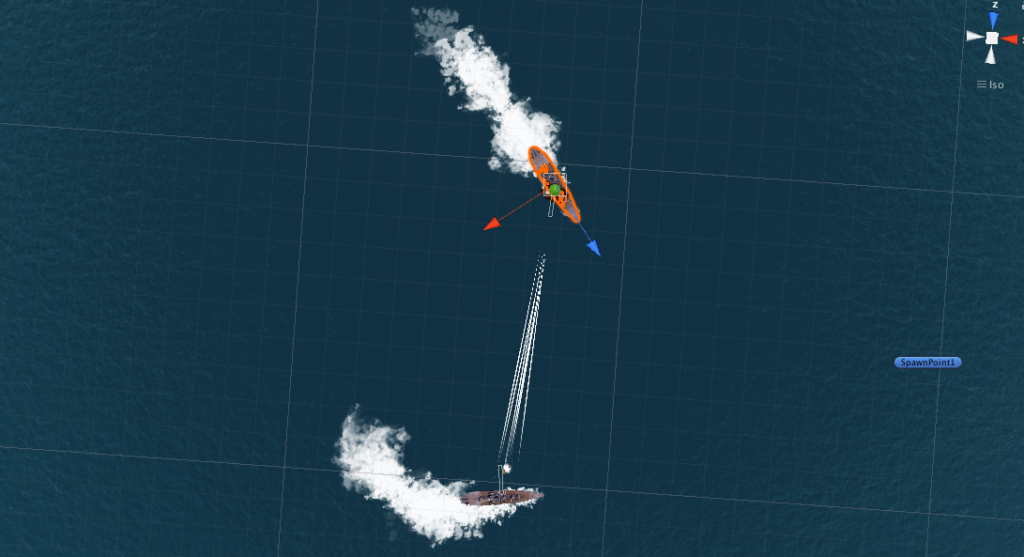Toggle the Iso projection label
1024x557 pixels.
[x=991, y=84]
